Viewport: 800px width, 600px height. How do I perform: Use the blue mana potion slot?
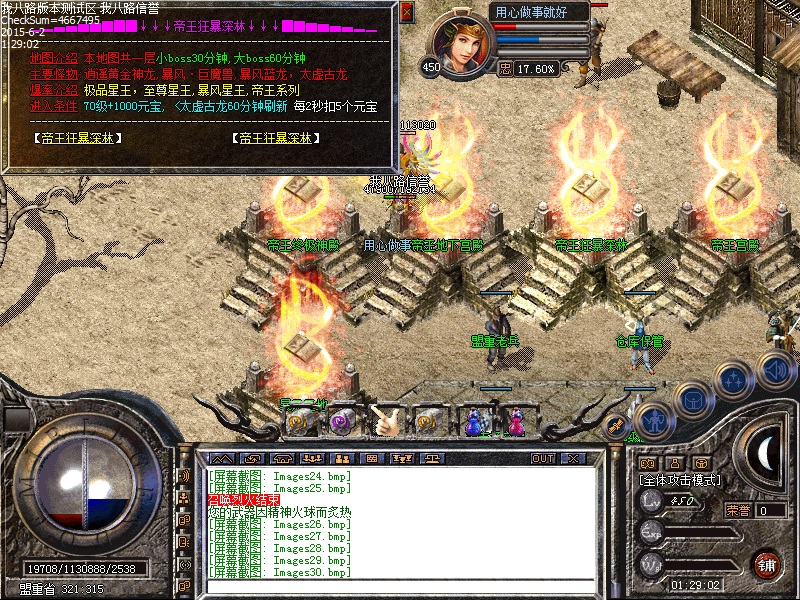(476, 421)
